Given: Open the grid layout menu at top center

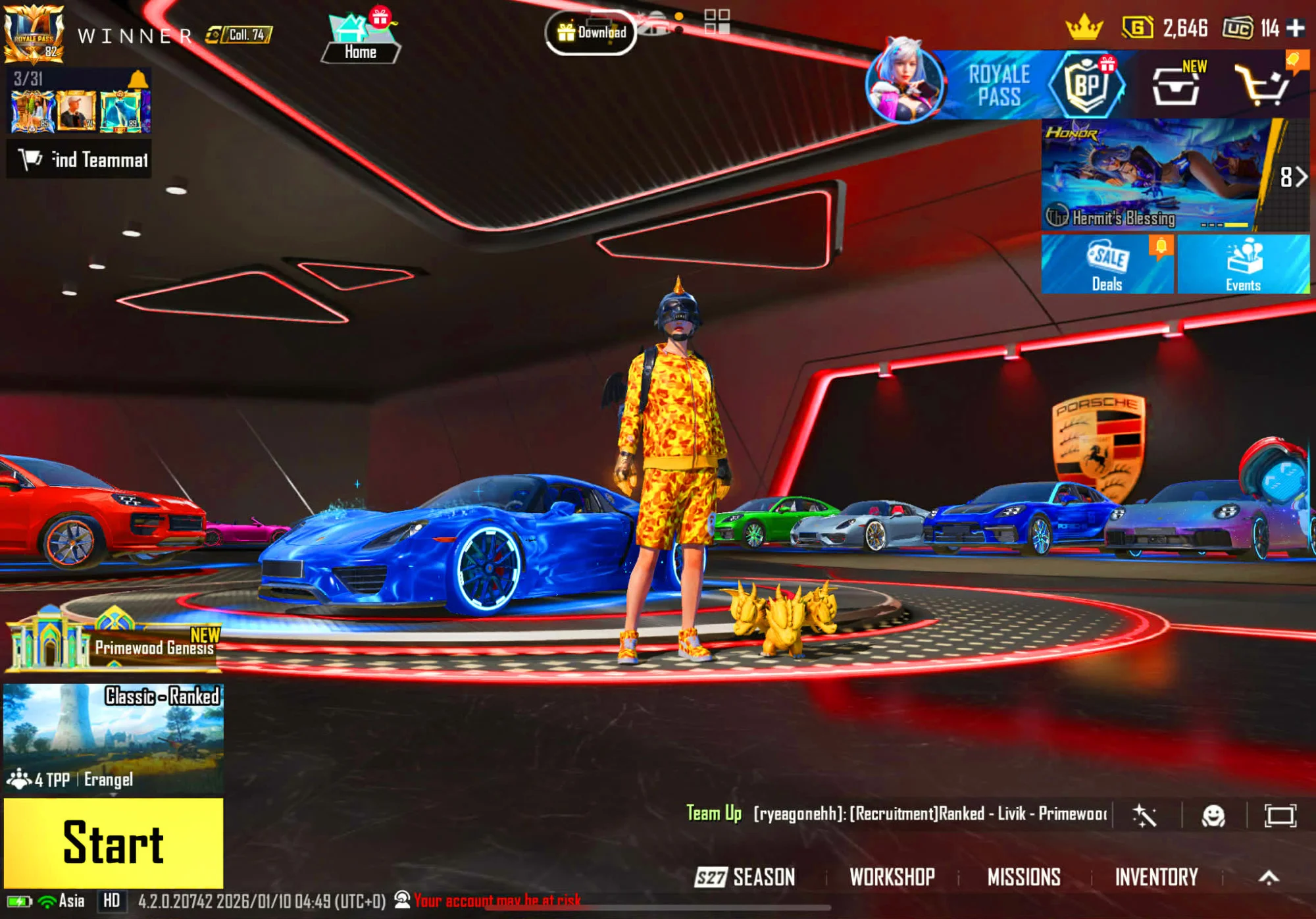Looking at the screenshot, I should coord(718,21).
